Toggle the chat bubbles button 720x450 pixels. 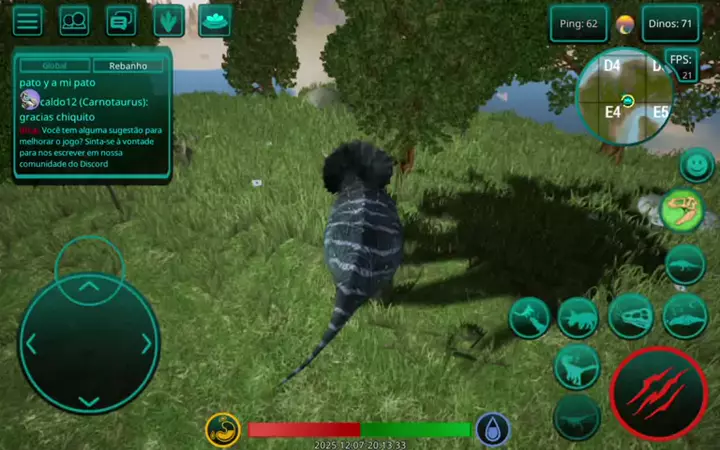pyautogui.click(x=121, y=20)
